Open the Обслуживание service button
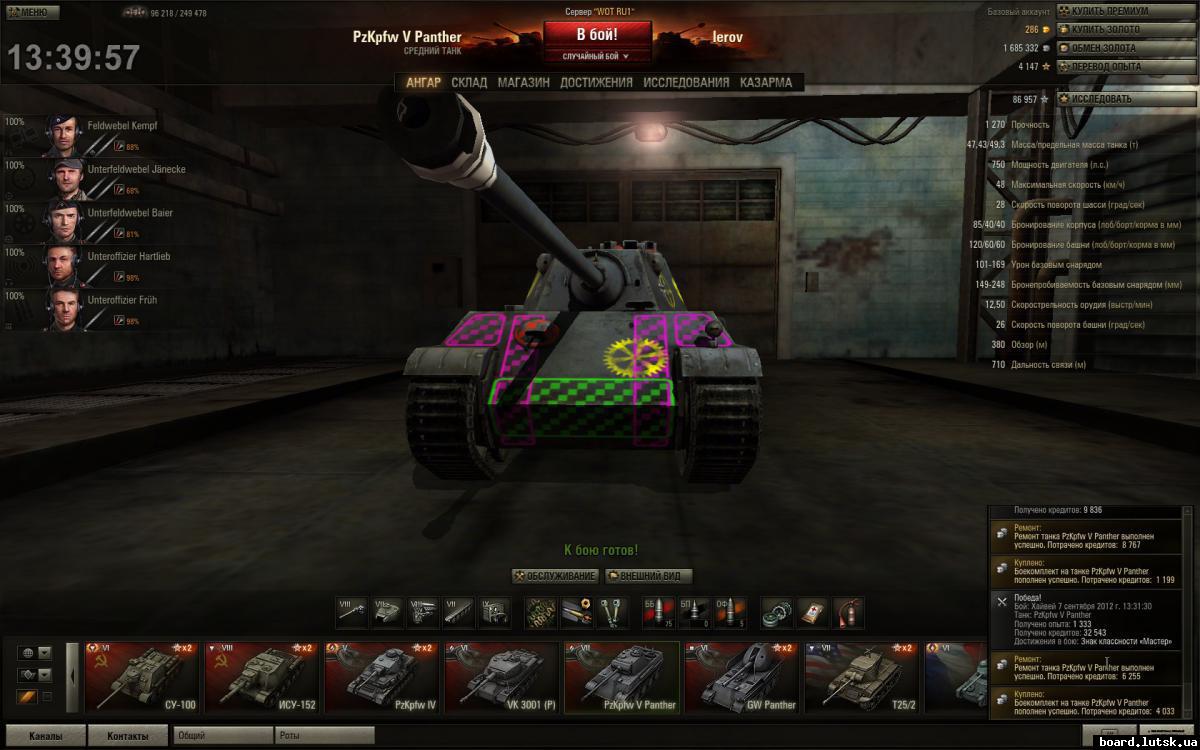The width and height of the screenshot is (1200, 750). click(555, 576)
